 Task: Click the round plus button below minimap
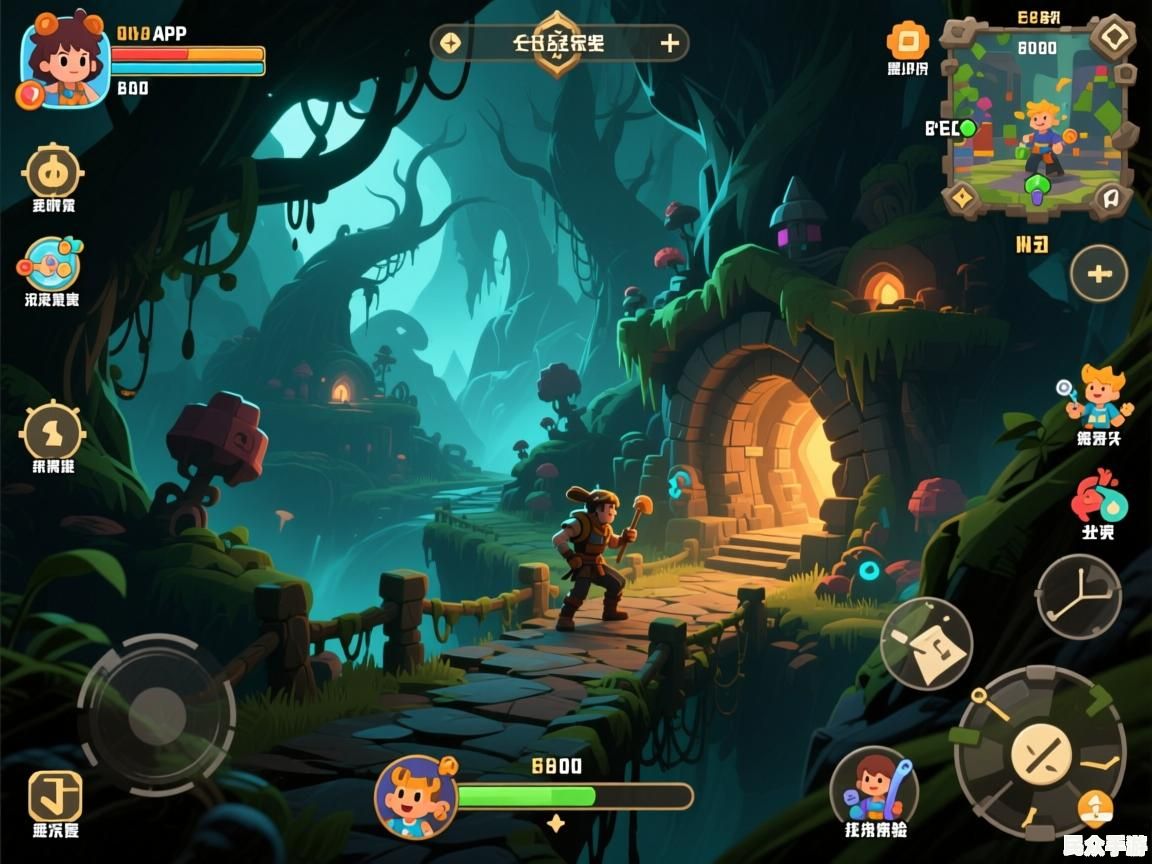pos(1099,273)
